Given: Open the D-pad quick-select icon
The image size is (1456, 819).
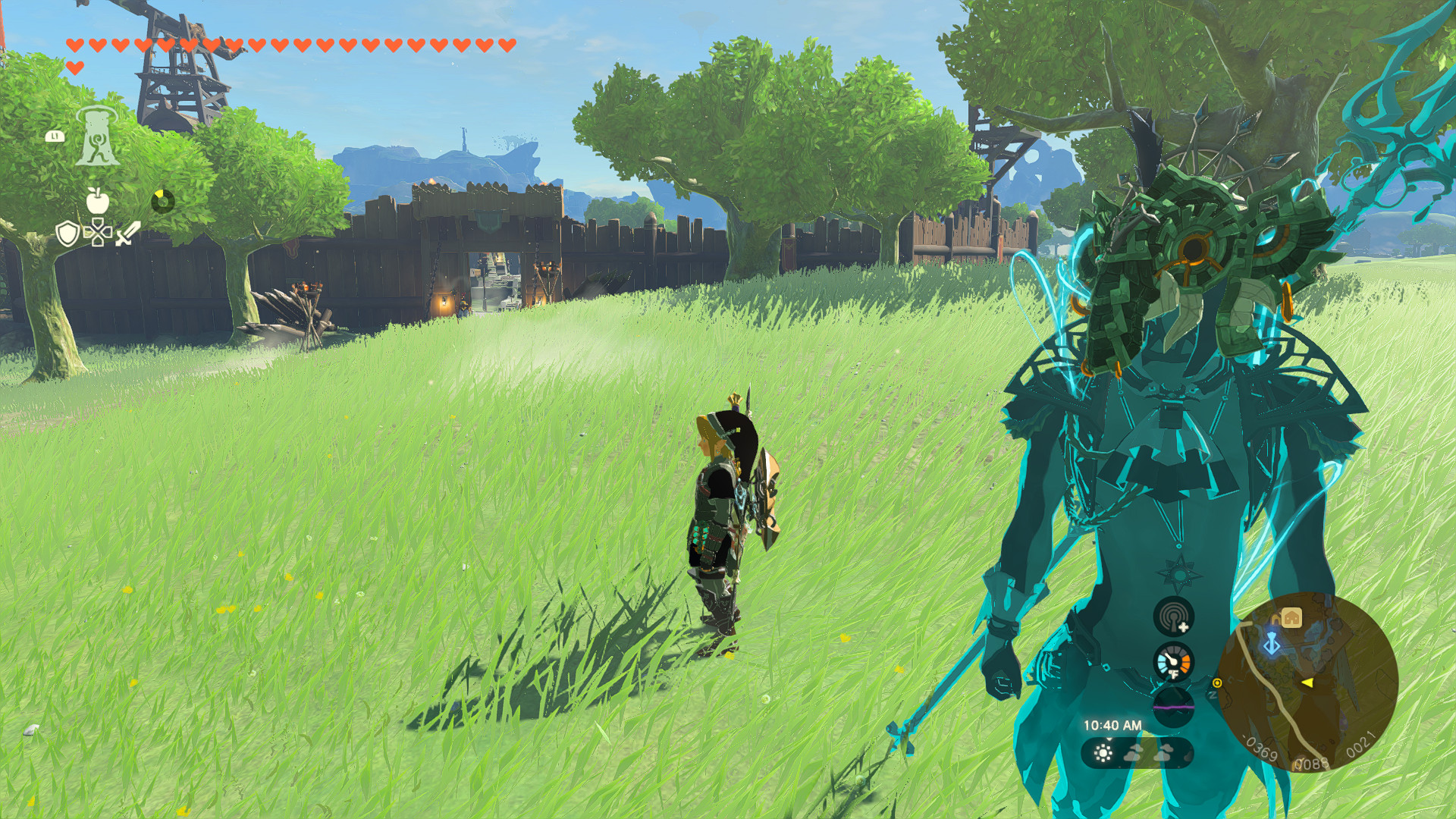Looking at the screenshot, I should point(97,233).
